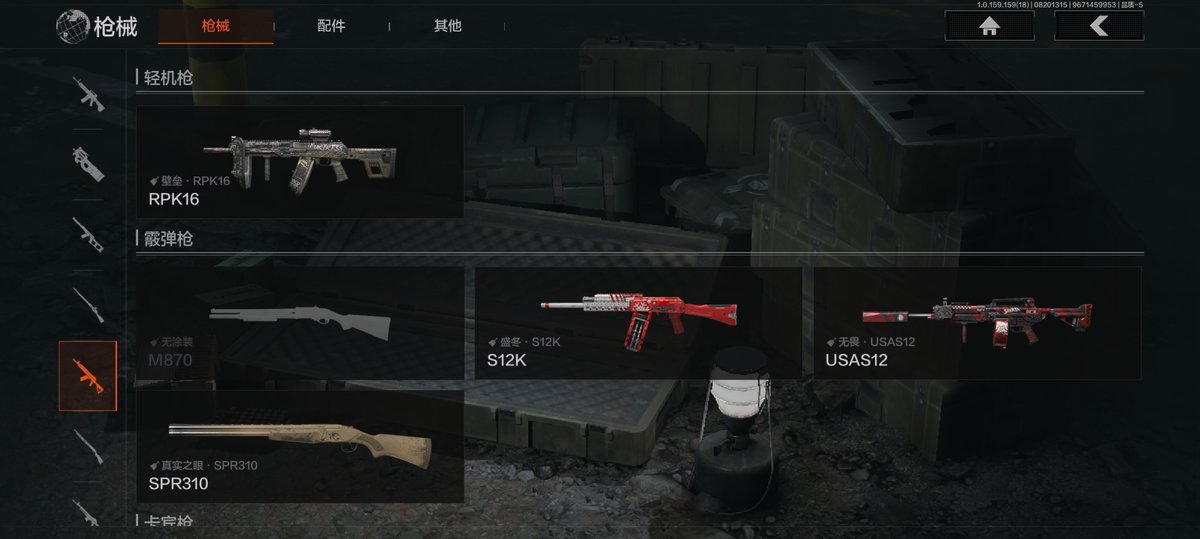Go back with the arrow button
The height and width of the screenshot is (539, 1200).
coord(1099,26)
